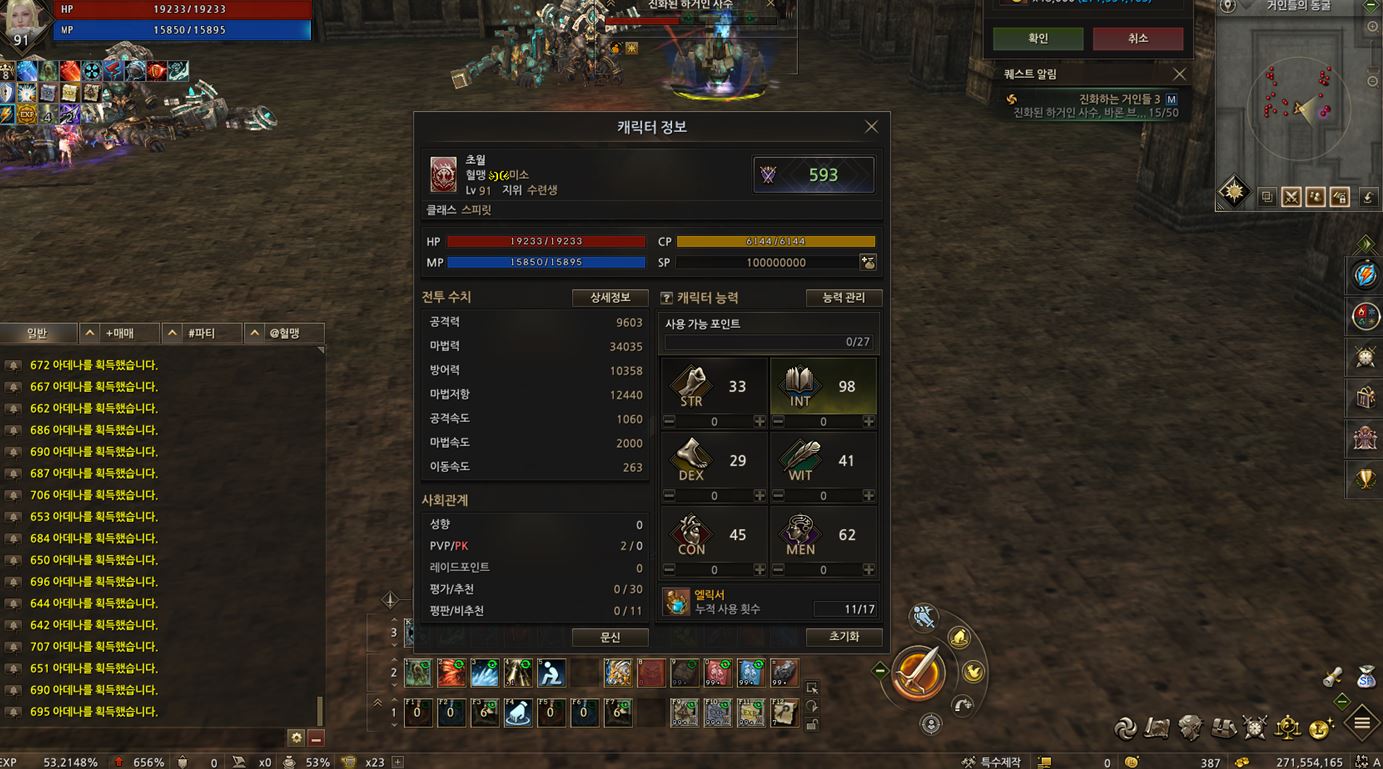This screenshot has height=769, width=1383.
Task: Click the hourglass icon beside the SP bar
Action: 867,262
